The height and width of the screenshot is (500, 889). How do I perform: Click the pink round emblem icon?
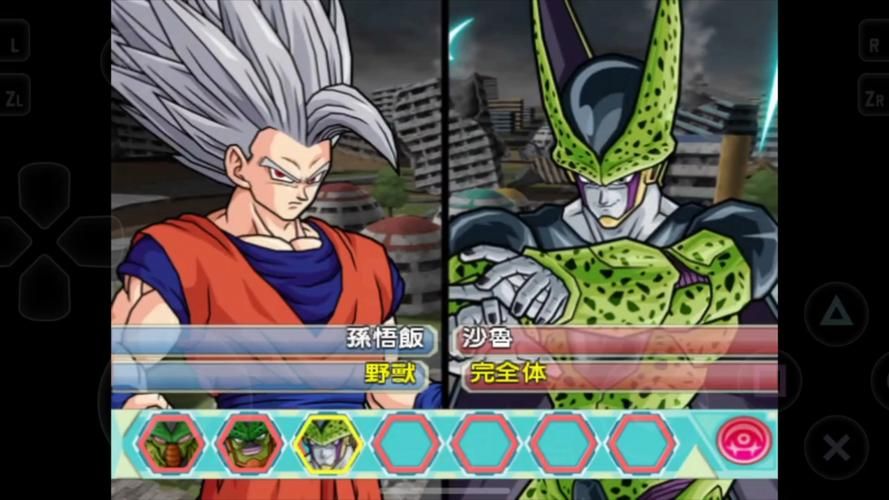[745, 442]
